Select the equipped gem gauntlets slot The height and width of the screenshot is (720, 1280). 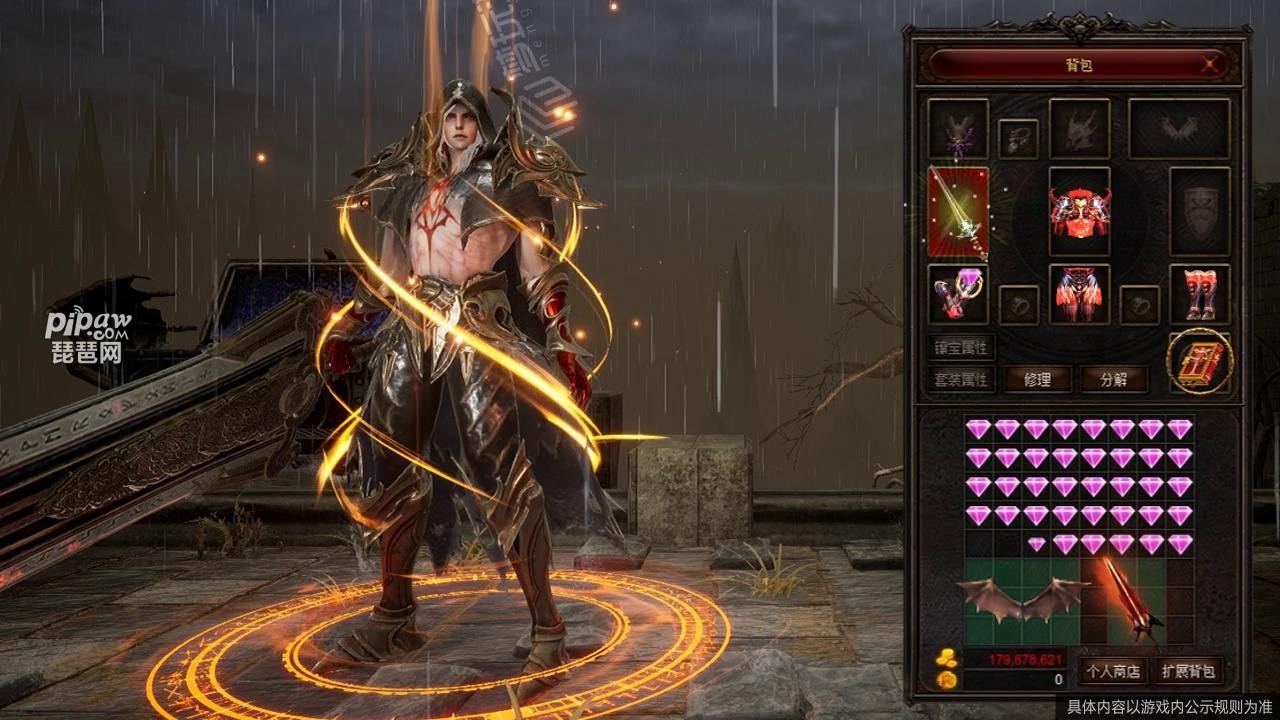958,293
